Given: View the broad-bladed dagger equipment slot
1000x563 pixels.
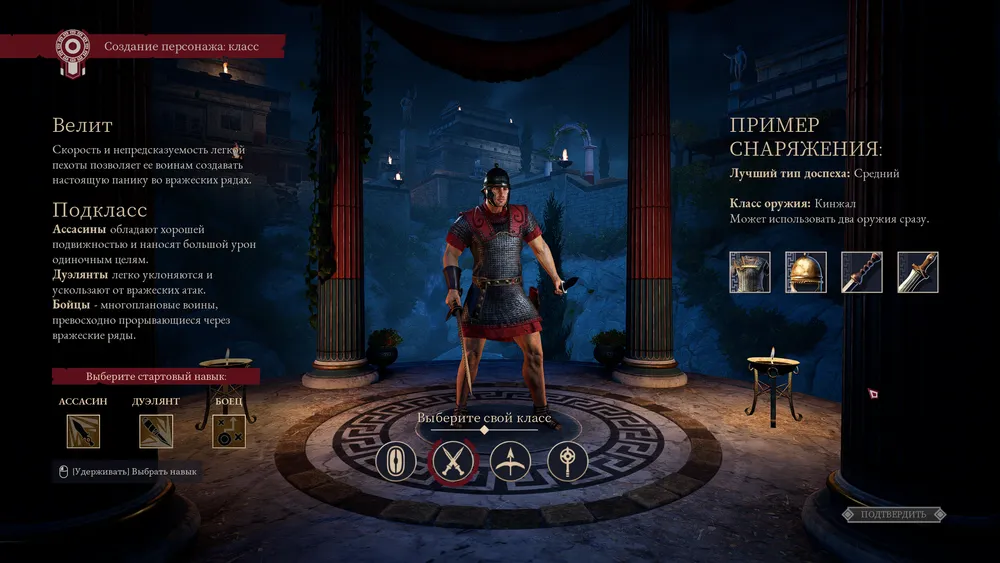Looking at the screenshot, I should coord(917,272).
